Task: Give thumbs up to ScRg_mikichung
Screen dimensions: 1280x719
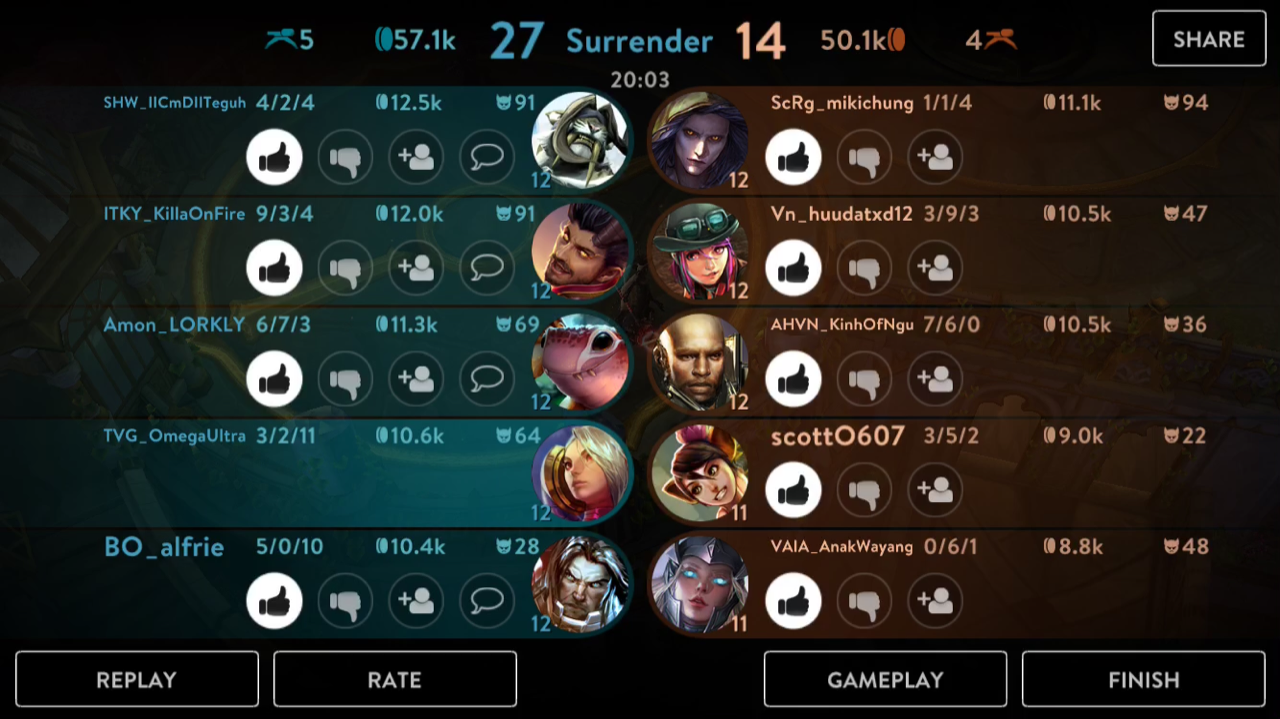Action: point(793,157)
